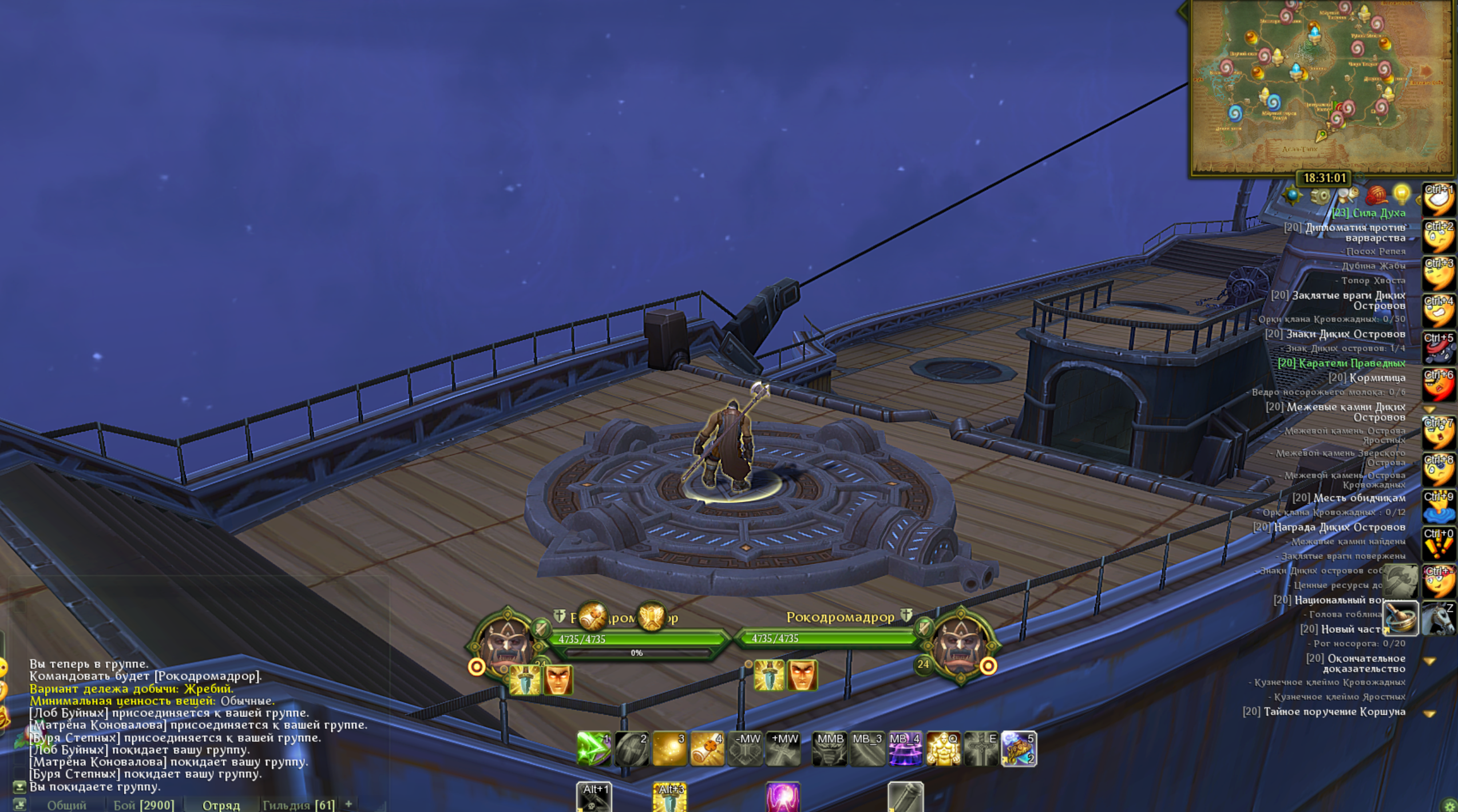Activate the purple vortex ability MB_4

click(x=905, y=748)
